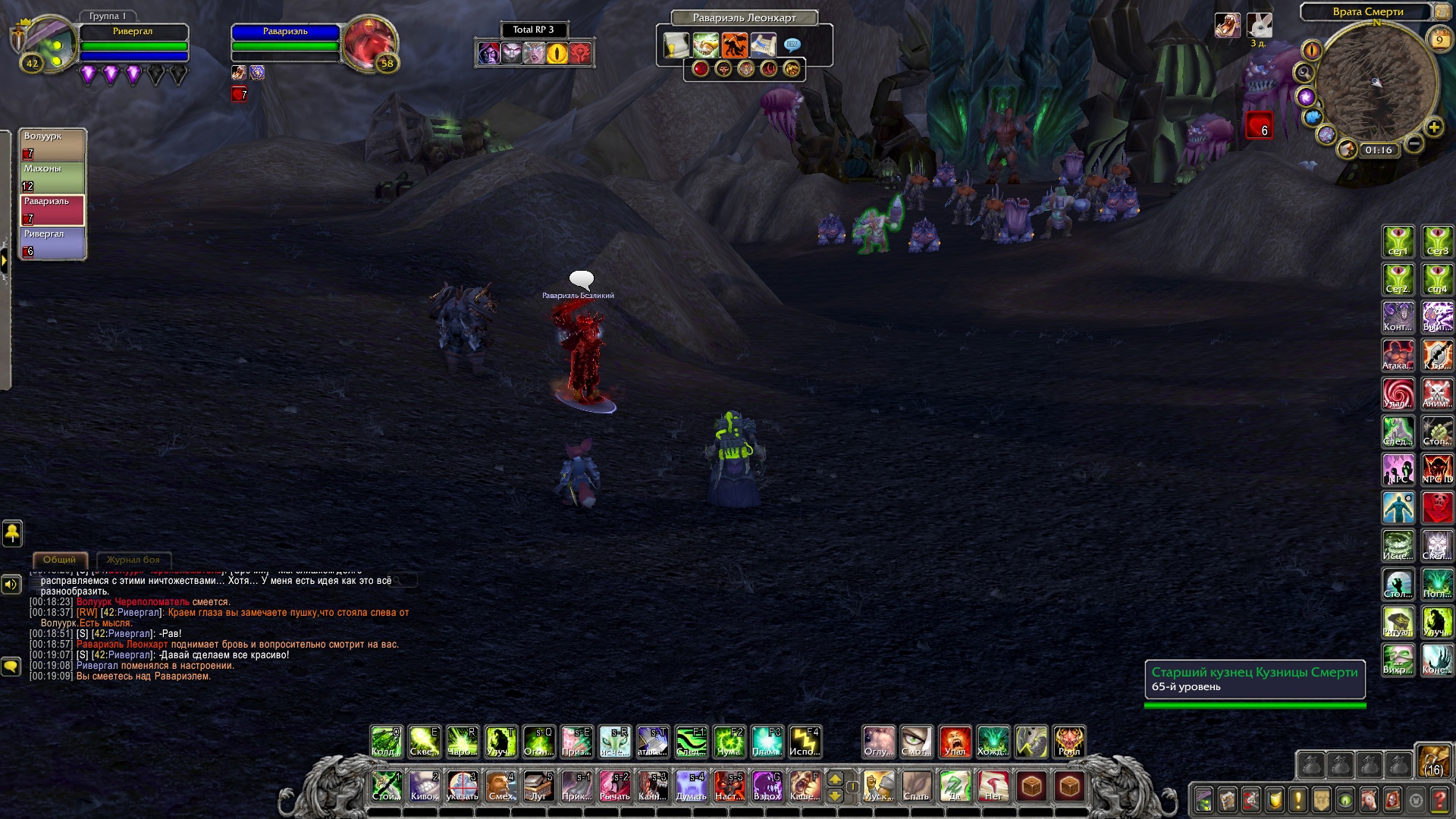Trigger the Лут action slot
Screen dimensions: 1456x819
538,786
